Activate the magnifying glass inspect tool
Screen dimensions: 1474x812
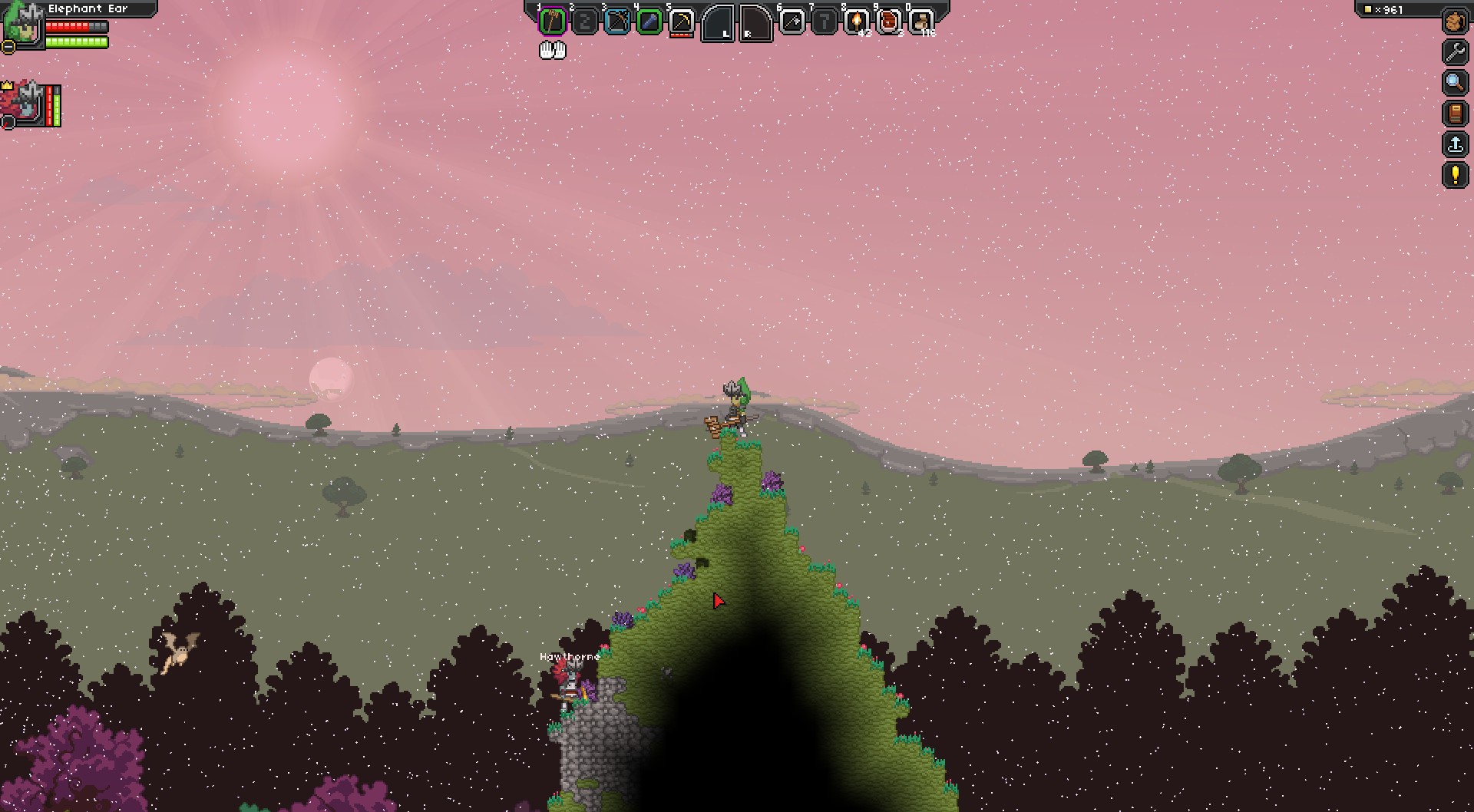pyautogui.click(x=1455, y=82)
